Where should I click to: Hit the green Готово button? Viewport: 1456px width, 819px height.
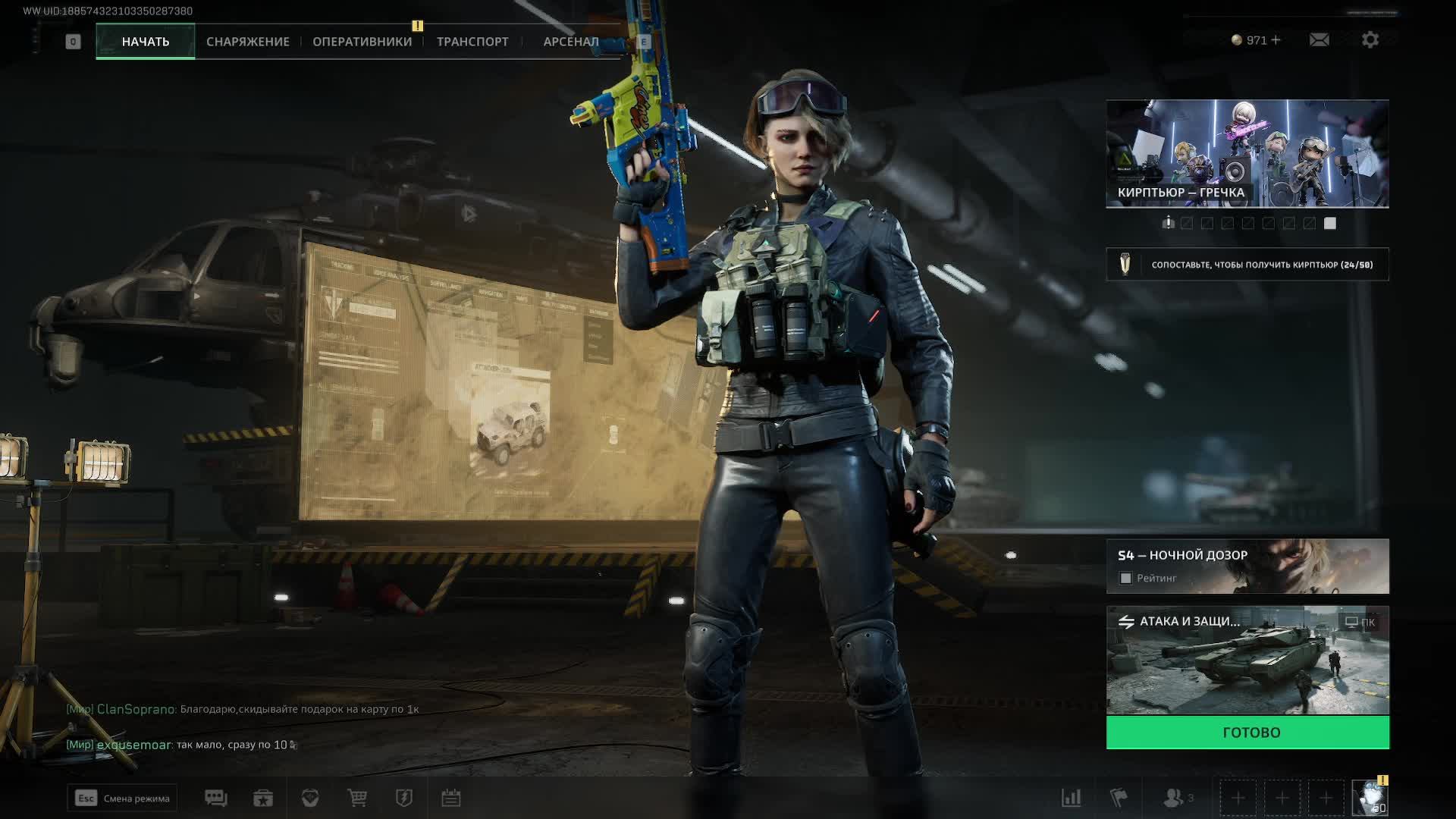(1247, 733)
